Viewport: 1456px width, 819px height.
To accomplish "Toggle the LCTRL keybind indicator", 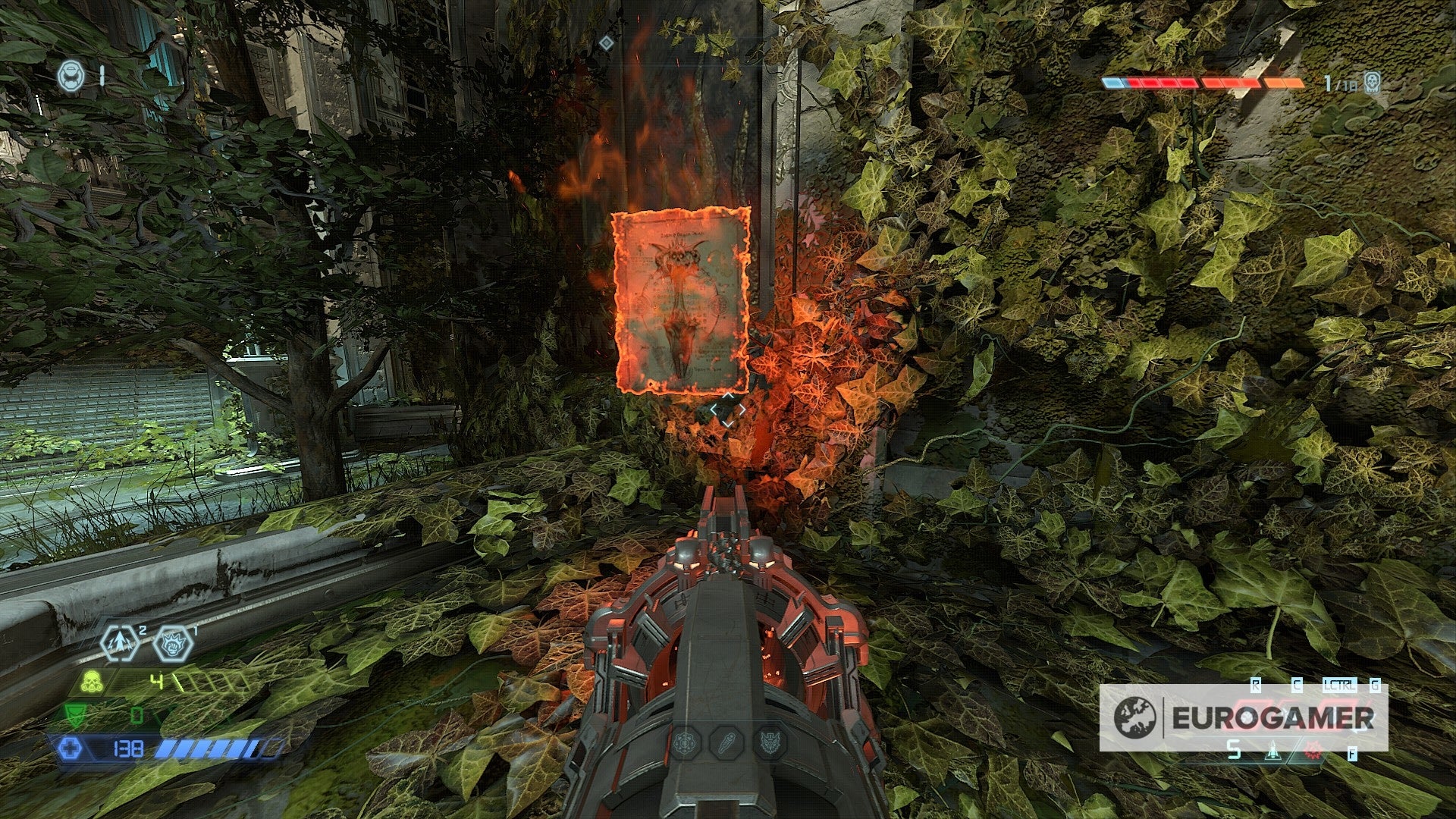I will point(1340,685).
